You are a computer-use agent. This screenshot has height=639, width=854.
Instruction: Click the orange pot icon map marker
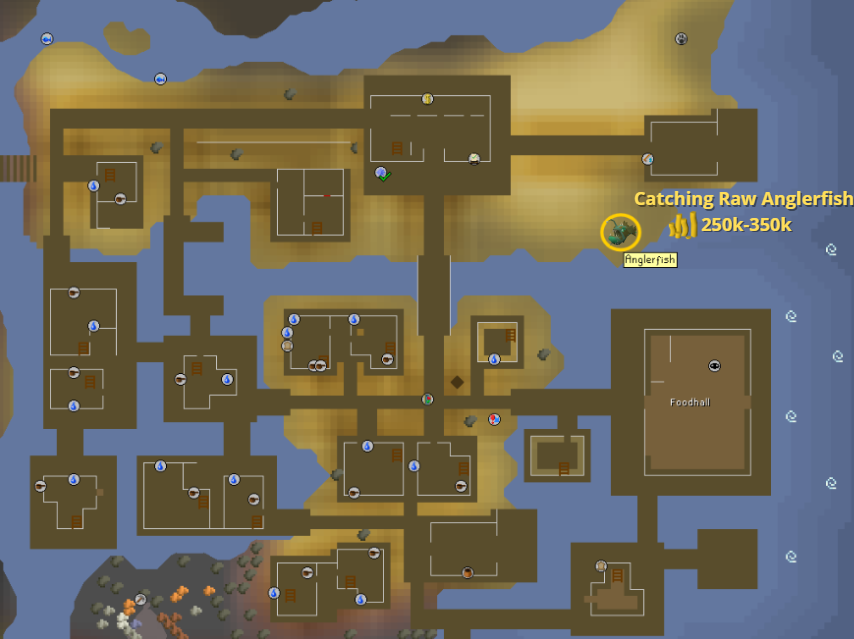(467, 572)
